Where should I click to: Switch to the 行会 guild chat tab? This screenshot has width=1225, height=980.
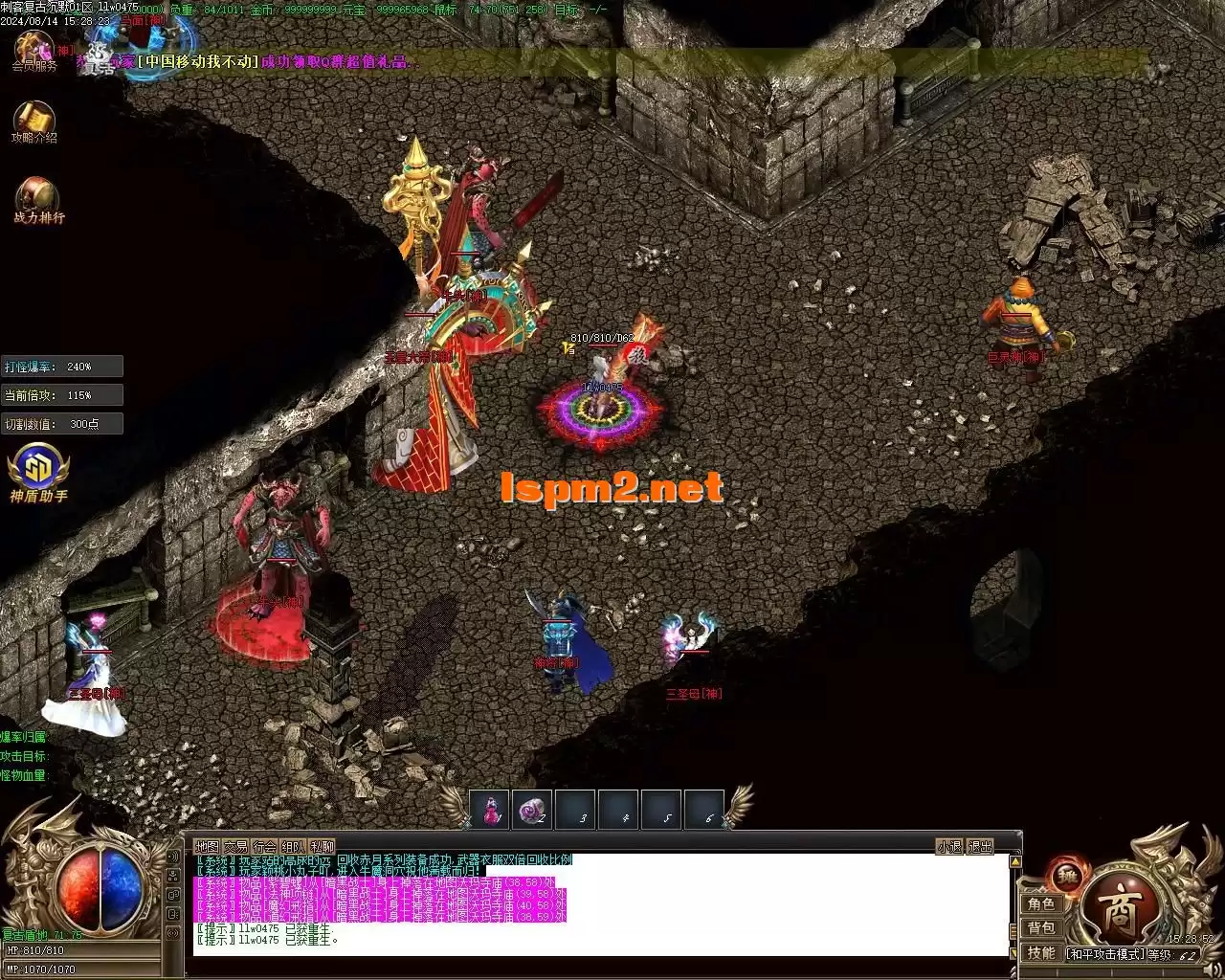tap(264, 846)
